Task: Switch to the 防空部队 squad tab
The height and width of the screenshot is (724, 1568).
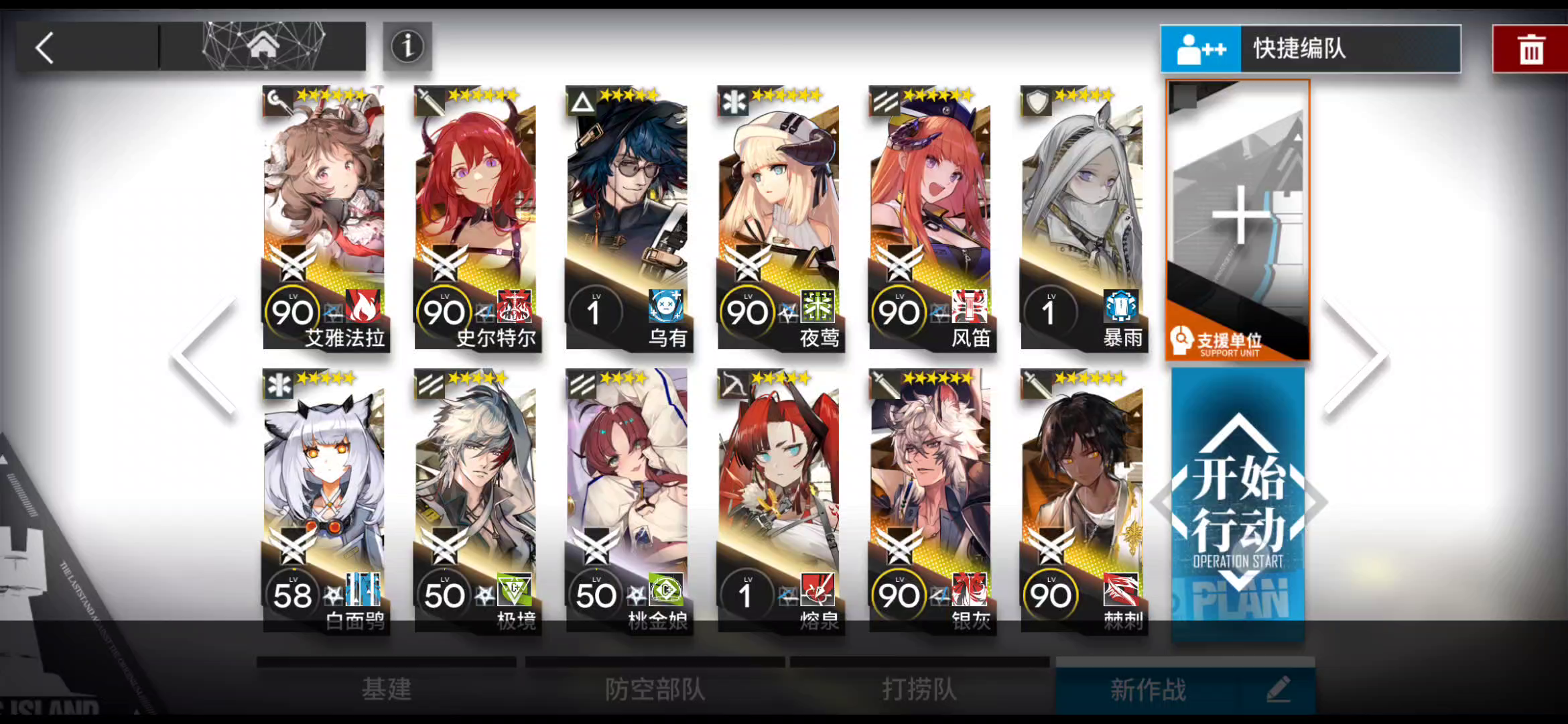Action: [x=655, y=688]
